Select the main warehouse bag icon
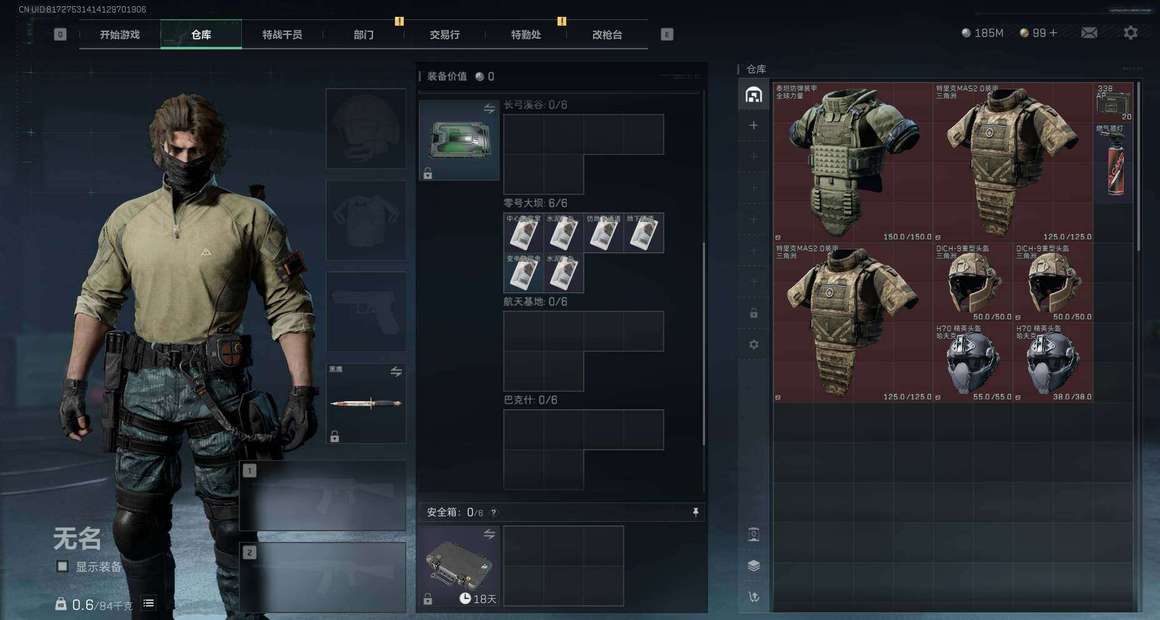Image resolution: width=1160 pixels, height=620 pixels. 754,95
